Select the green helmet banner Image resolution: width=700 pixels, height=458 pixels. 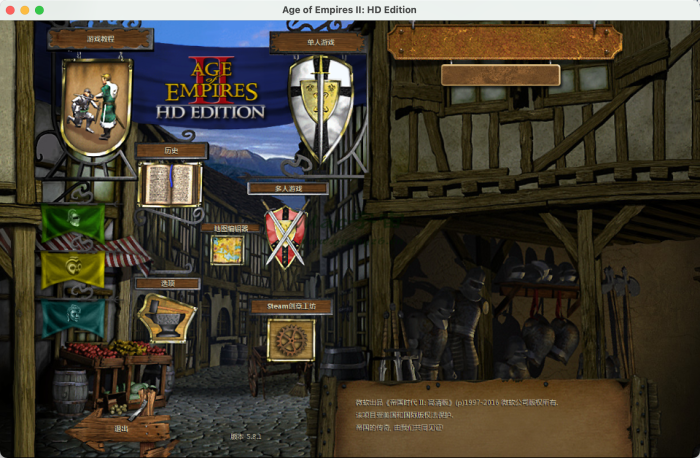(73, 221)
